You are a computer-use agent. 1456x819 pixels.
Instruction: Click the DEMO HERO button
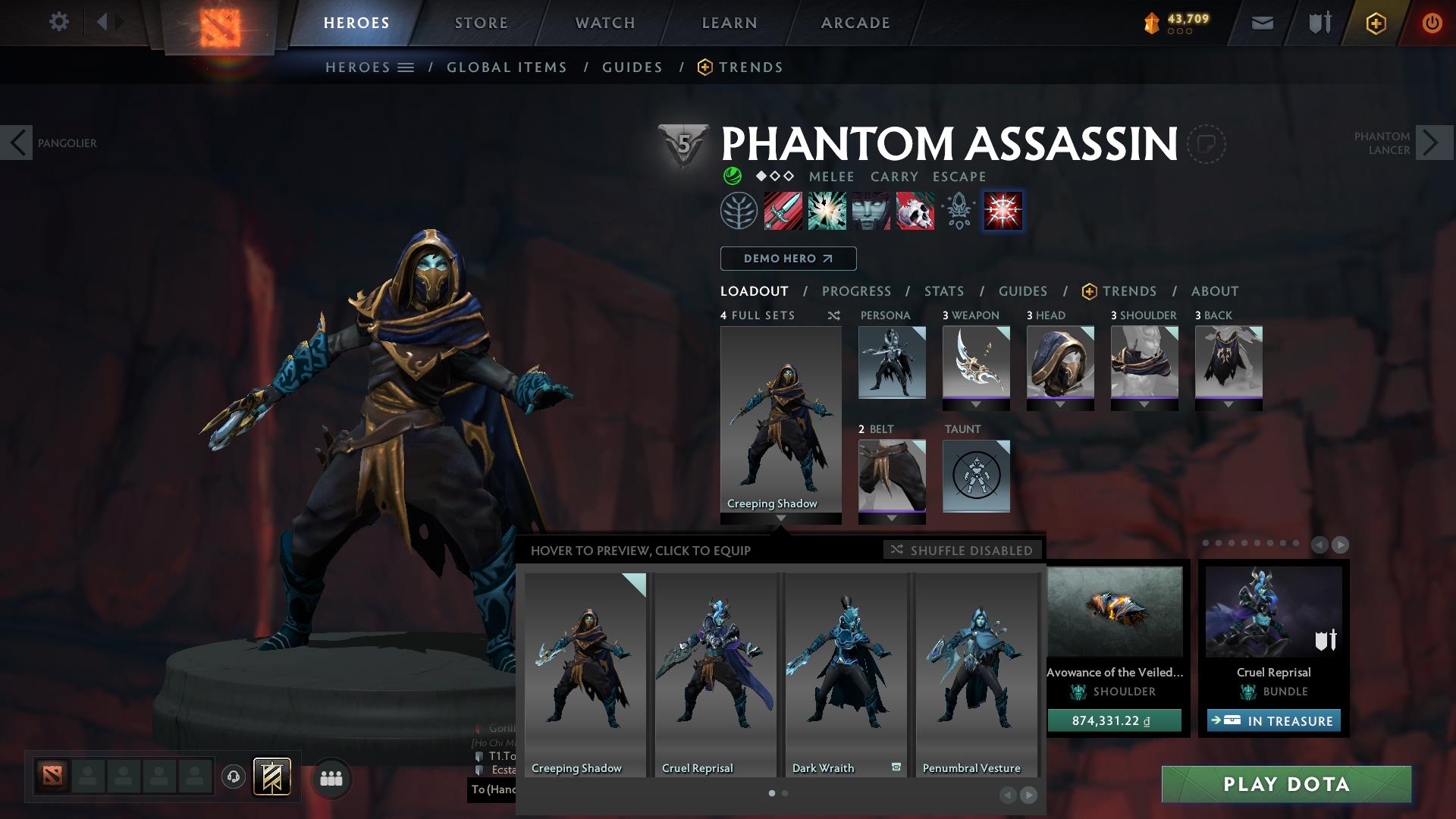click(788, 258)
